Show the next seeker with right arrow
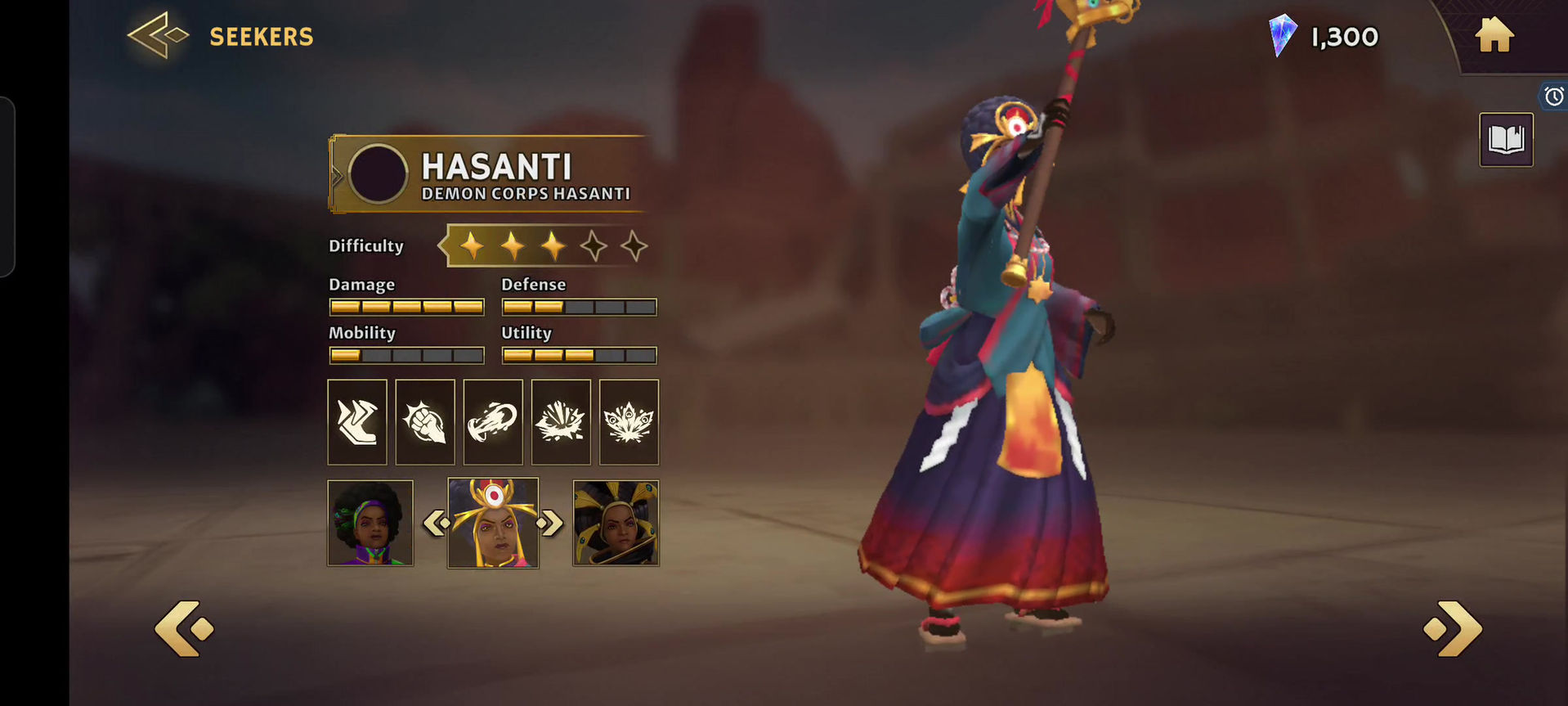1568x706 pixels. 1454,628
